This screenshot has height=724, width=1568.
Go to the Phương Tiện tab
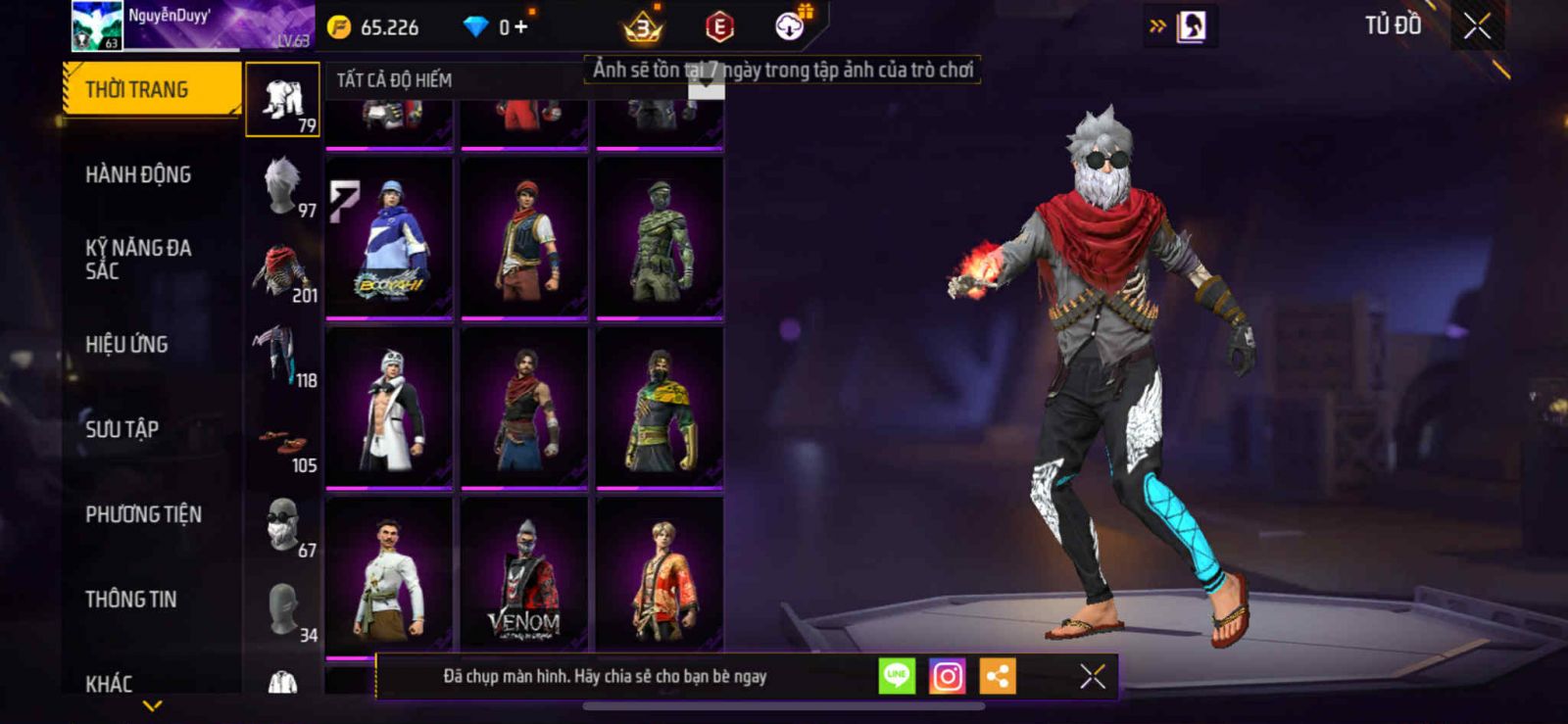143,514
